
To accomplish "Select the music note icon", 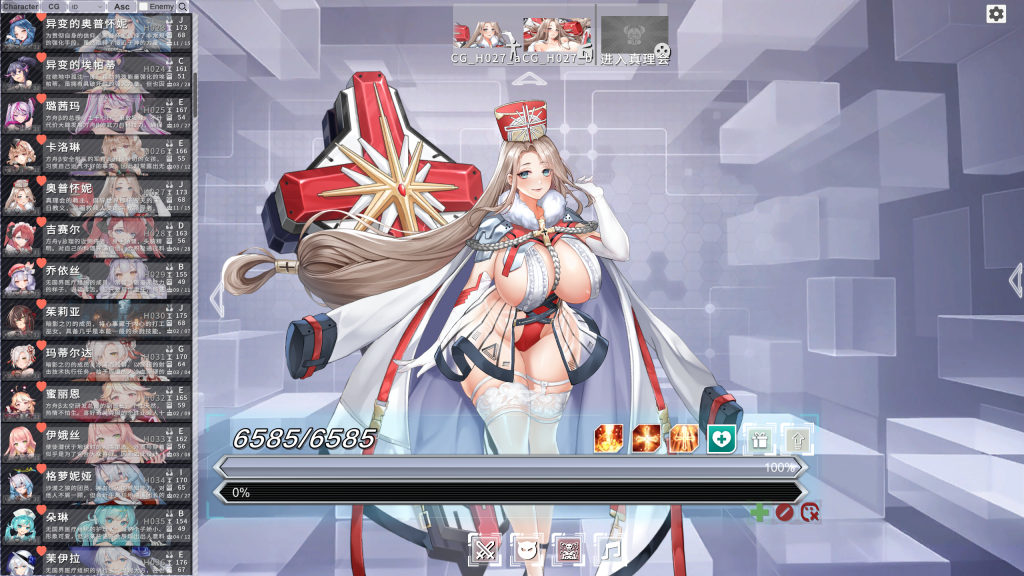I will (x=609, y=549).
